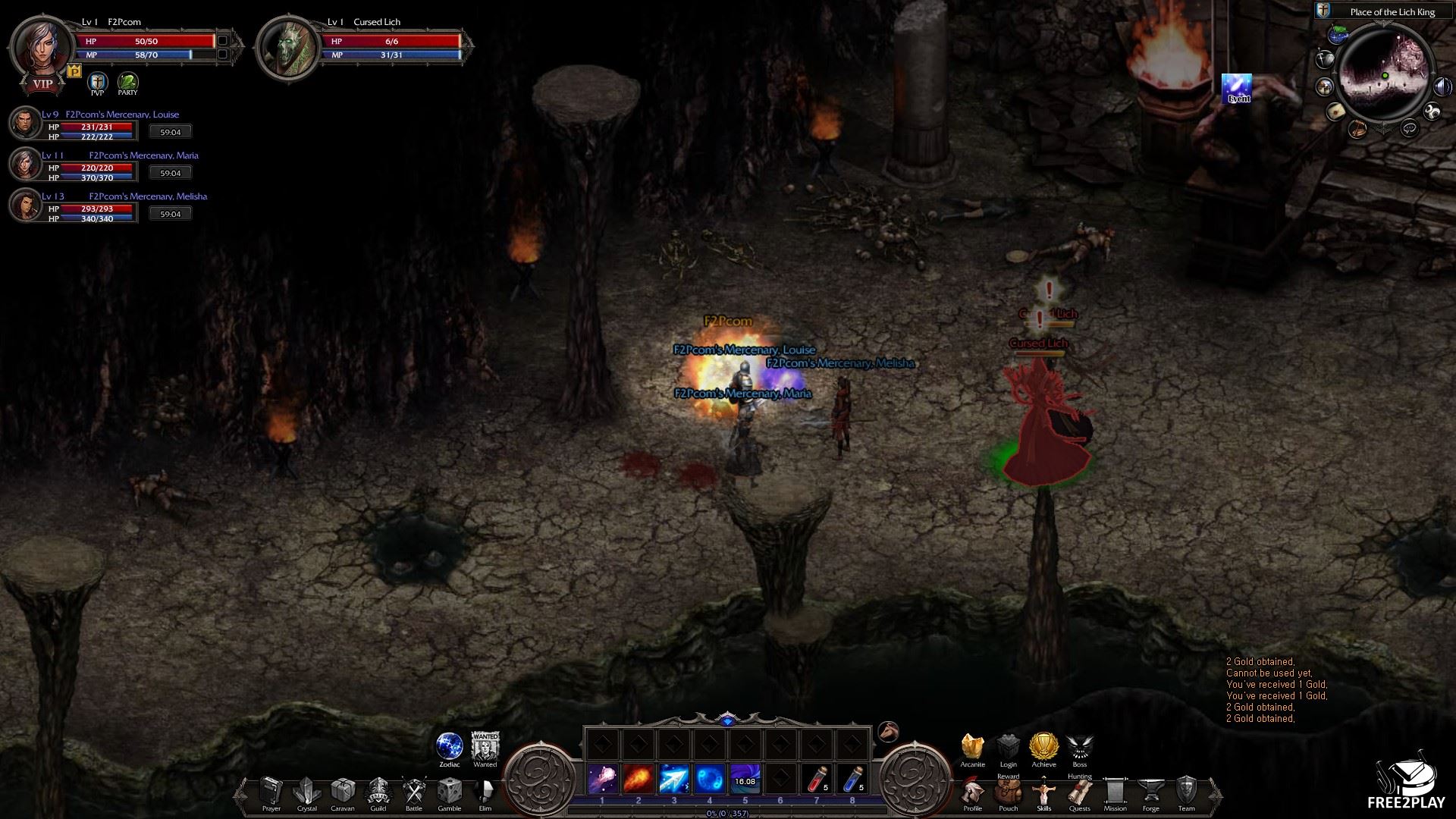Viewport: 1456px width, 819px height.
Task: Toggle sound with the speaker icon
Action: pyautogui.click(x=1442, y=87)
